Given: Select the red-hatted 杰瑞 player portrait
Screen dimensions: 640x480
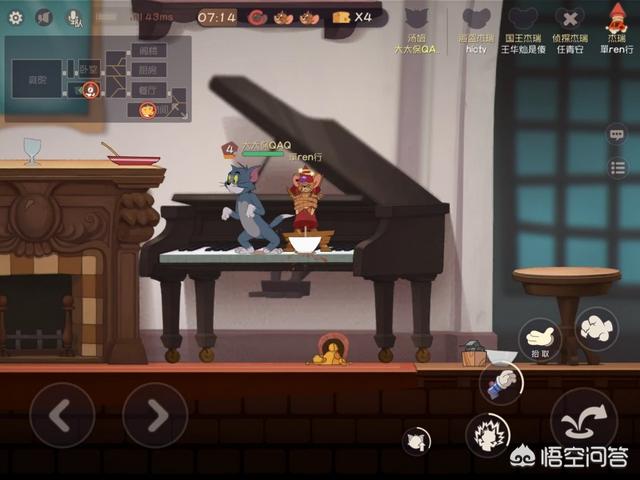Looking at the screenshot, I should pos(617,18).
